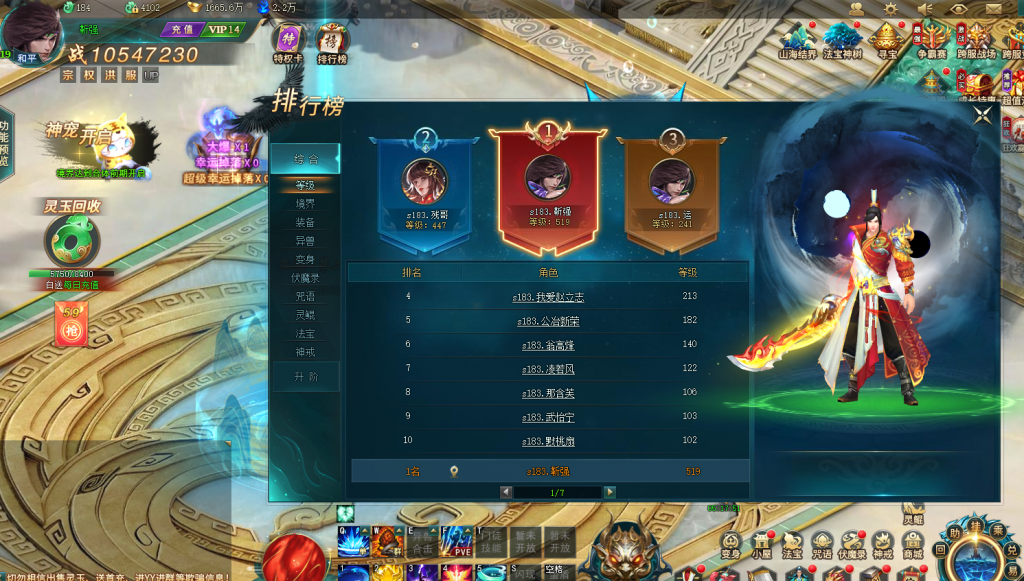
Task: Open the 商城 shop icon
Action: coord(912,543)
